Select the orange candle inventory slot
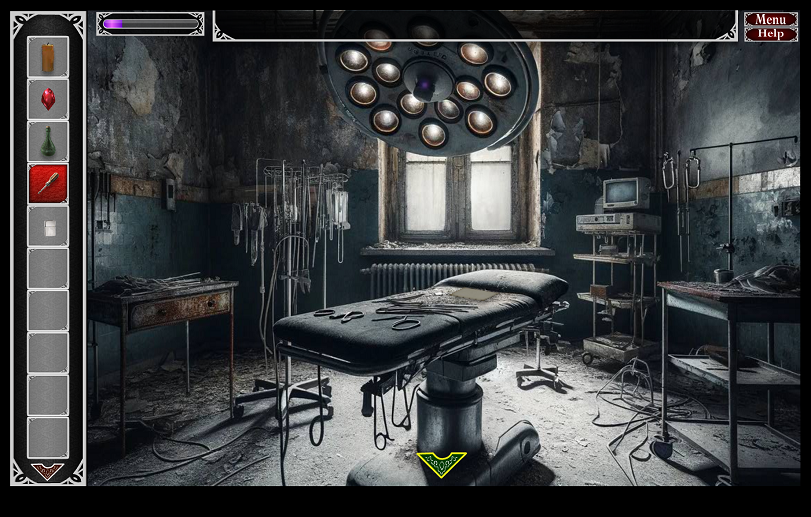The height and width of the screenshot is (517, 811). pyautogui.click(x=48, y=57)
